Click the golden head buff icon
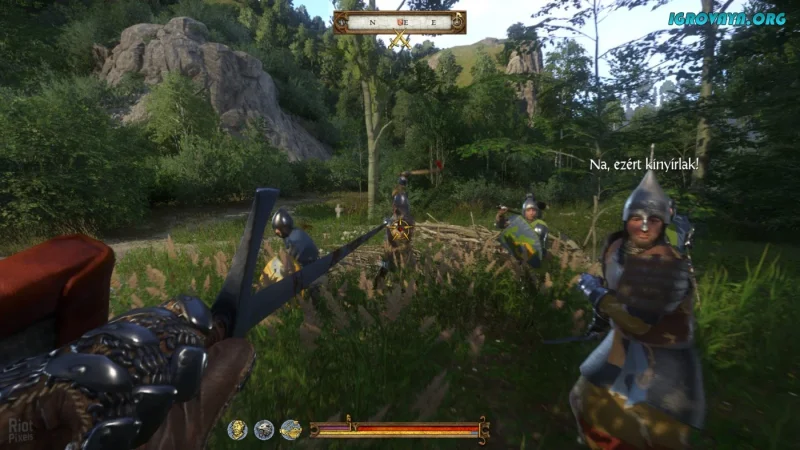 pyautogui.click(x=237, y=430)
